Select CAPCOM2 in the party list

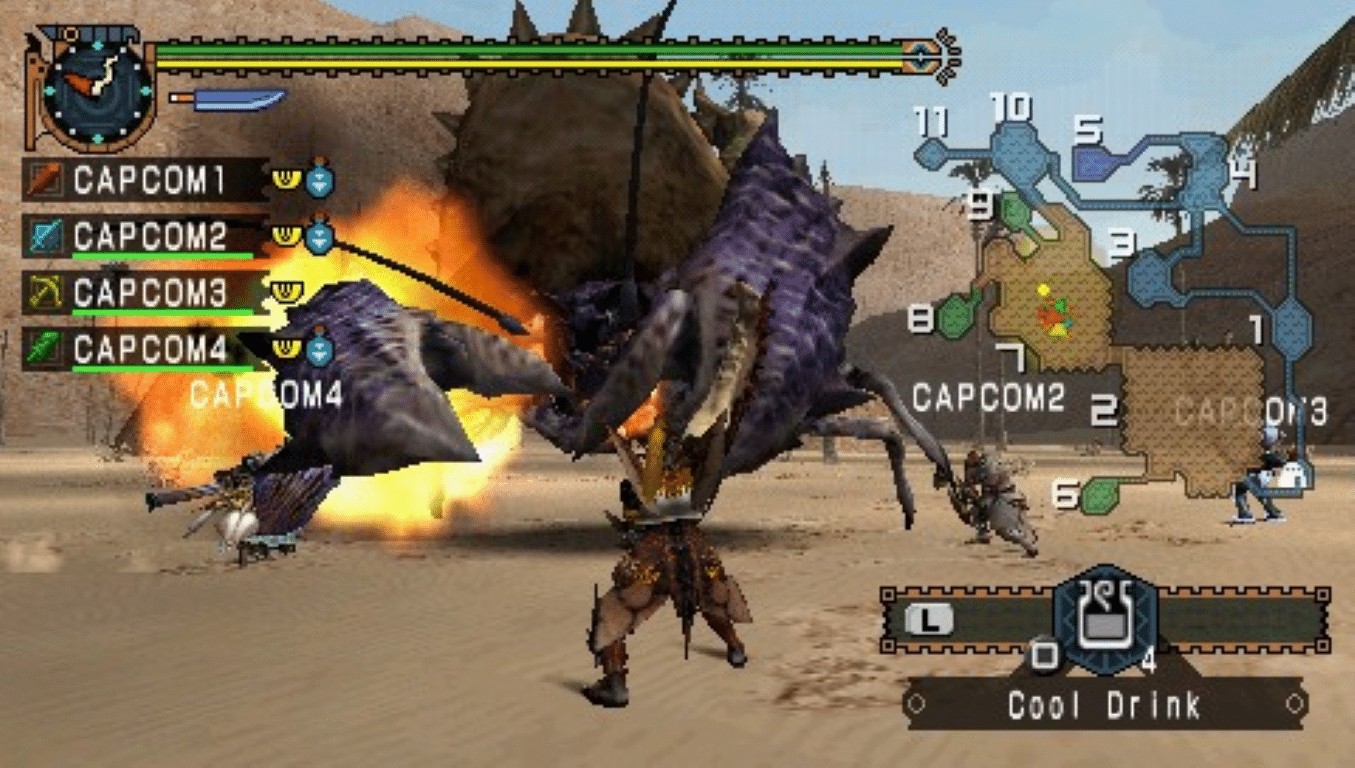coord(148,237)
